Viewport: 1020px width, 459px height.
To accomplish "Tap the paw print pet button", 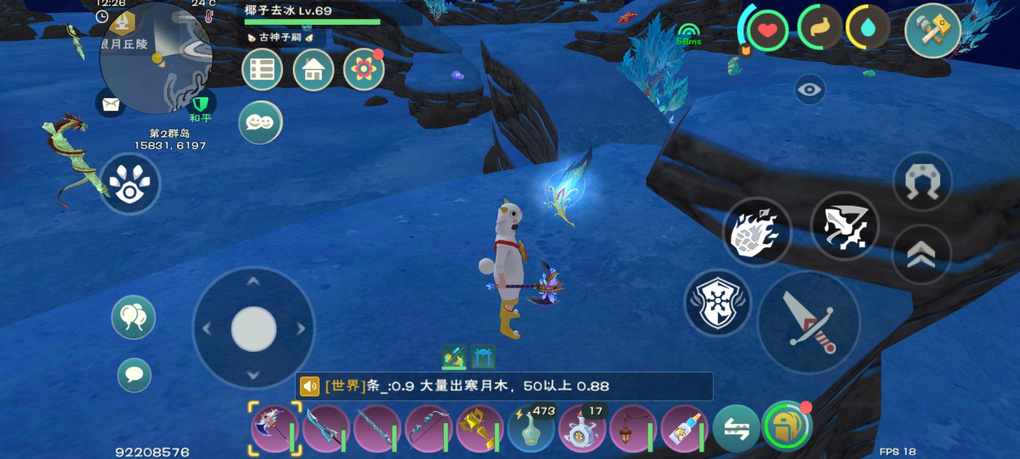I will pyautogui.click(x=130, y=183).
